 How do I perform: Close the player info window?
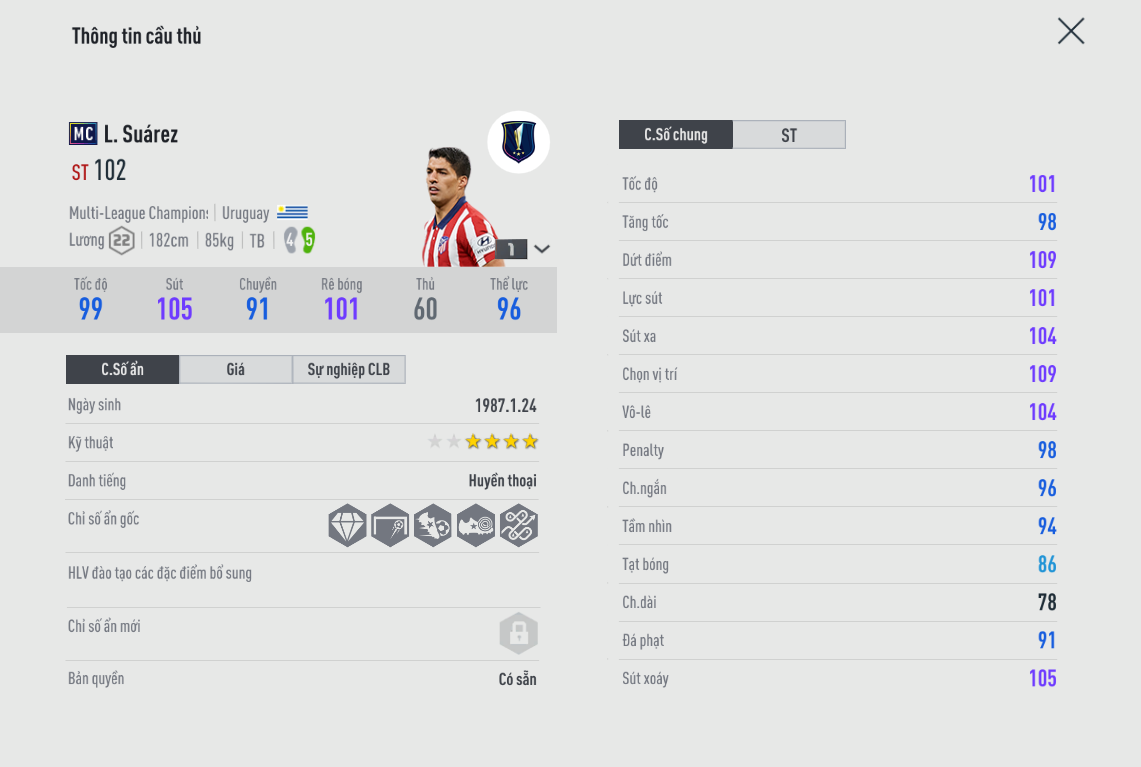[1071, 31]
